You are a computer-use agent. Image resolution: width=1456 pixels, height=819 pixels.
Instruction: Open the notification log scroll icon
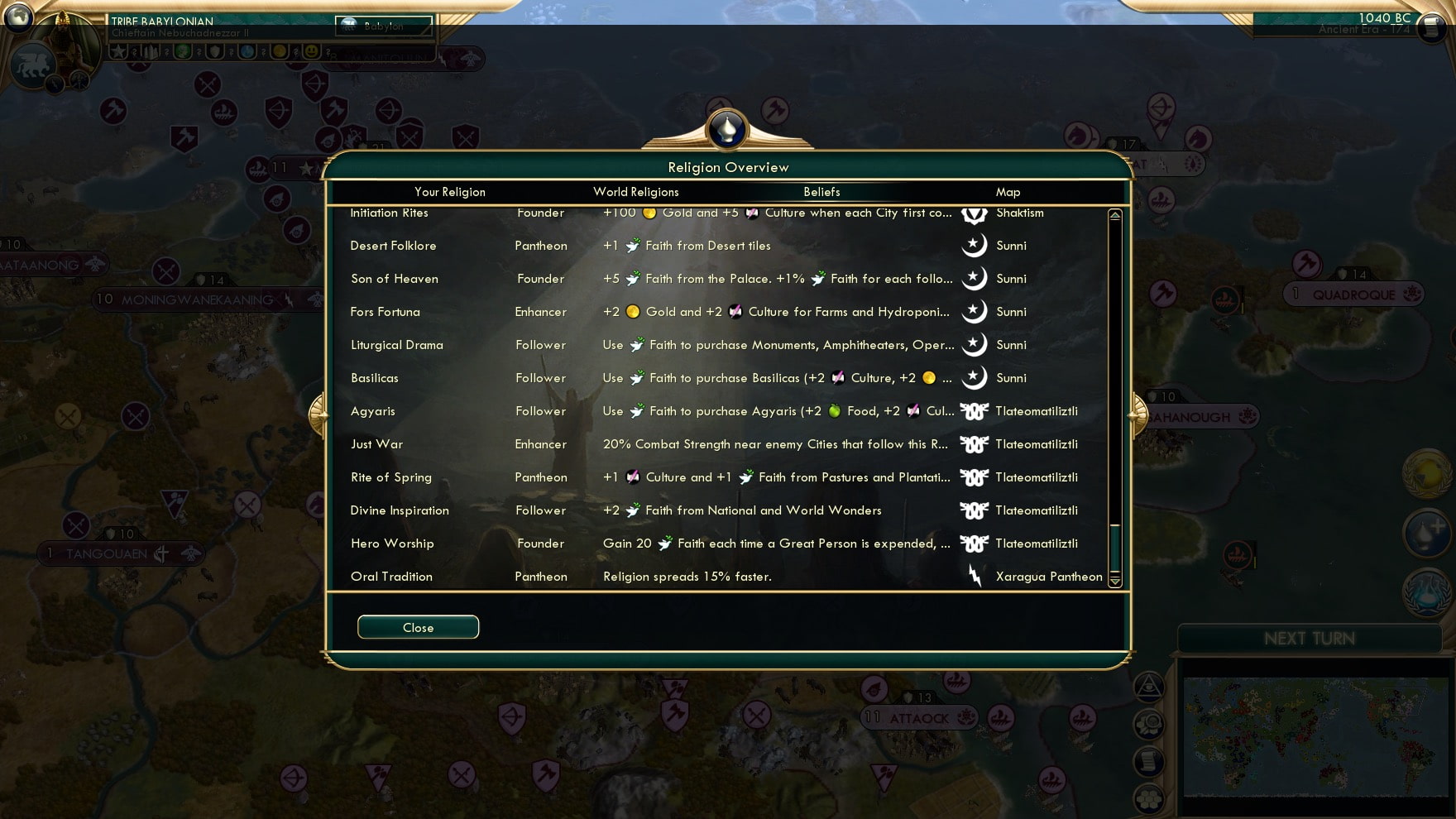tap(1148, 761)
